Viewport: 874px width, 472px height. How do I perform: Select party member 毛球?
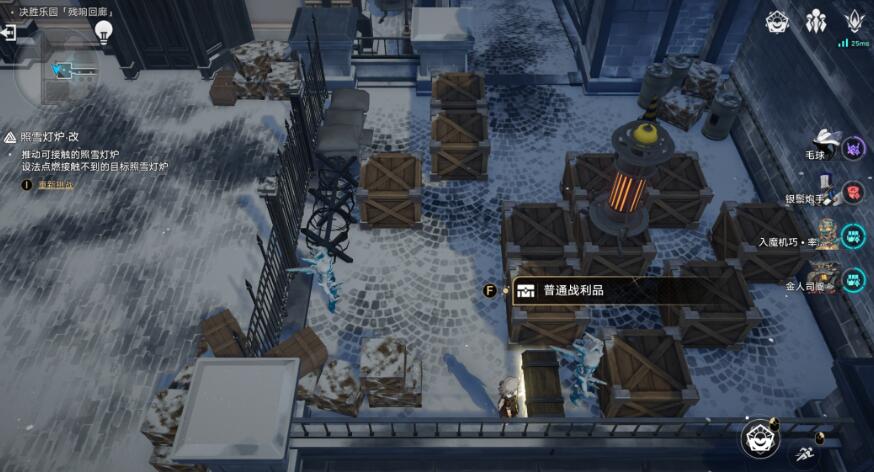(x=853, y=149)
